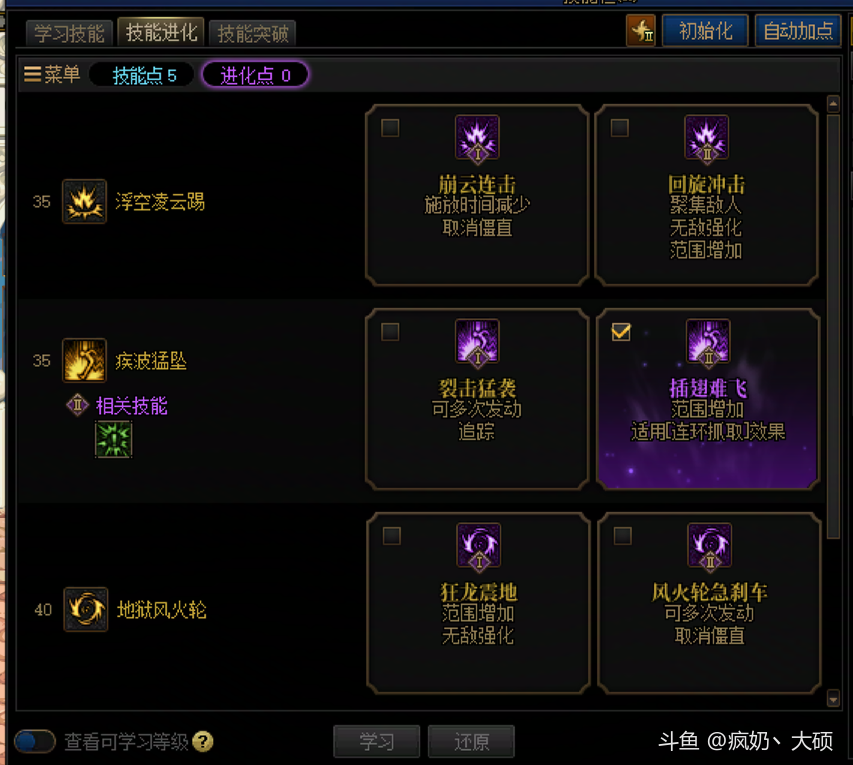The height and width of the screenshot is (765, 853).
Task: Click the scrollbar down arrow of skill list
Action: click(x=834, y=698)
